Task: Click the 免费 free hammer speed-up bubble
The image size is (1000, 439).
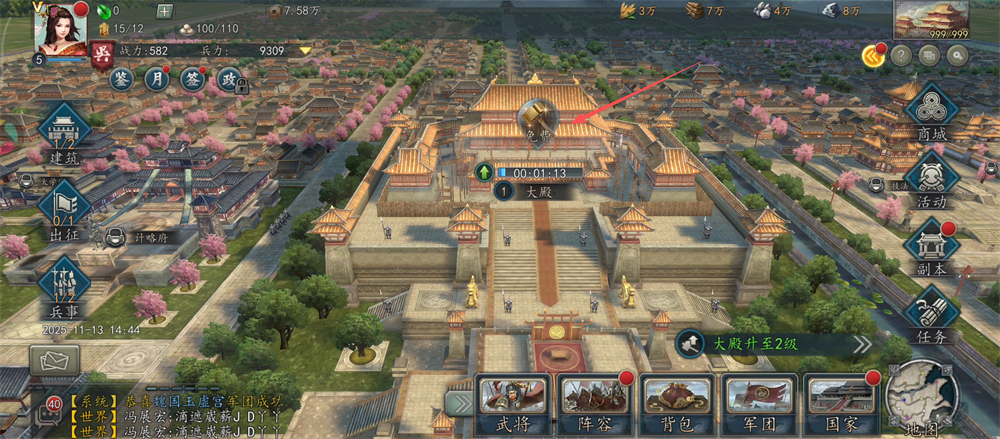Action: coord(539,124)
